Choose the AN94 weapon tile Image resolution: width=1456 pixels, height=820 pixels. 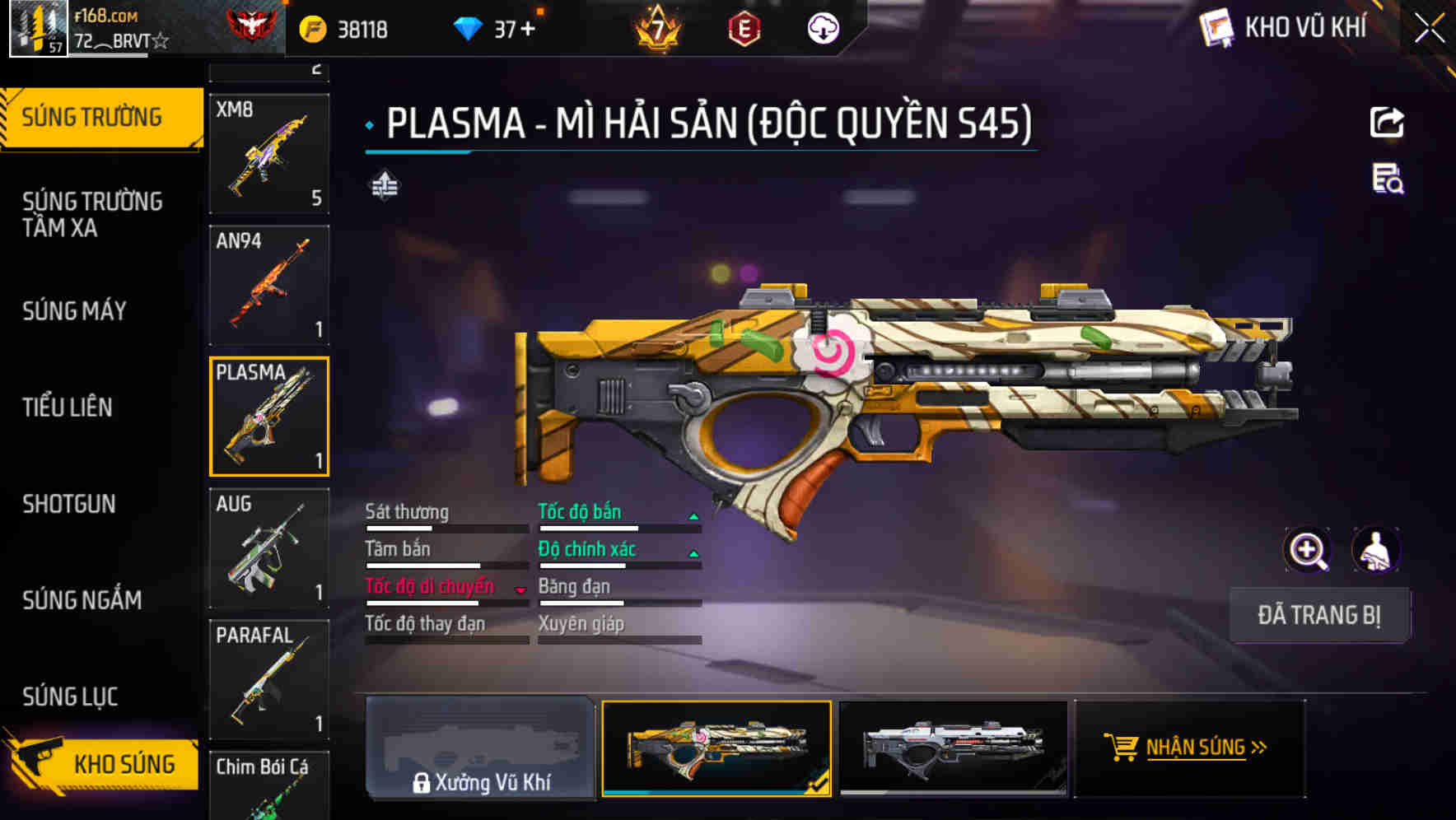pos(269,285)
